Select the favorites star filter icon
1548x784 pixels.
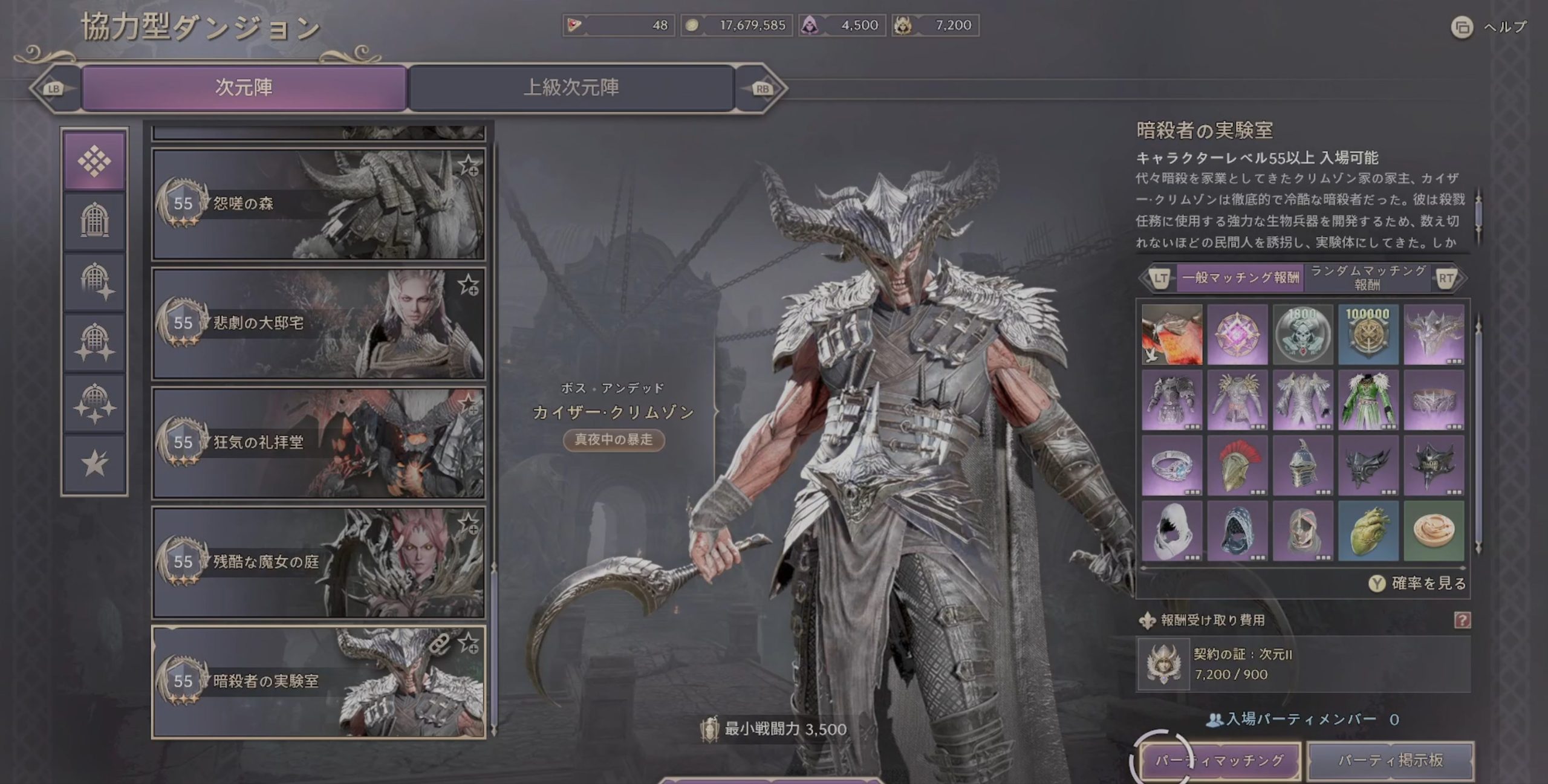(x=94, y=464)
